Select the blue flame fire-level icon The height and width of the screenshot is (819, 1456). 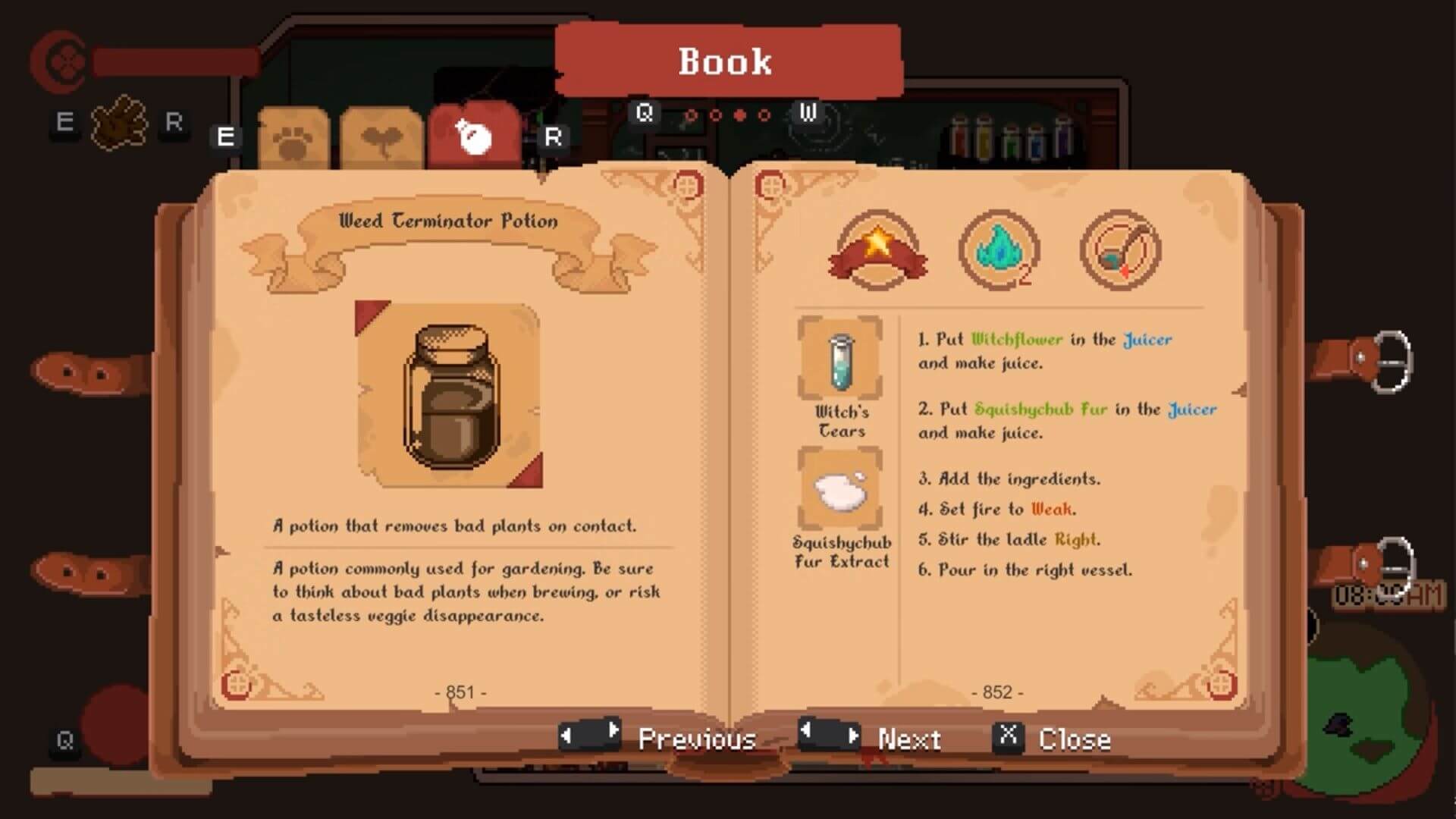999,250
